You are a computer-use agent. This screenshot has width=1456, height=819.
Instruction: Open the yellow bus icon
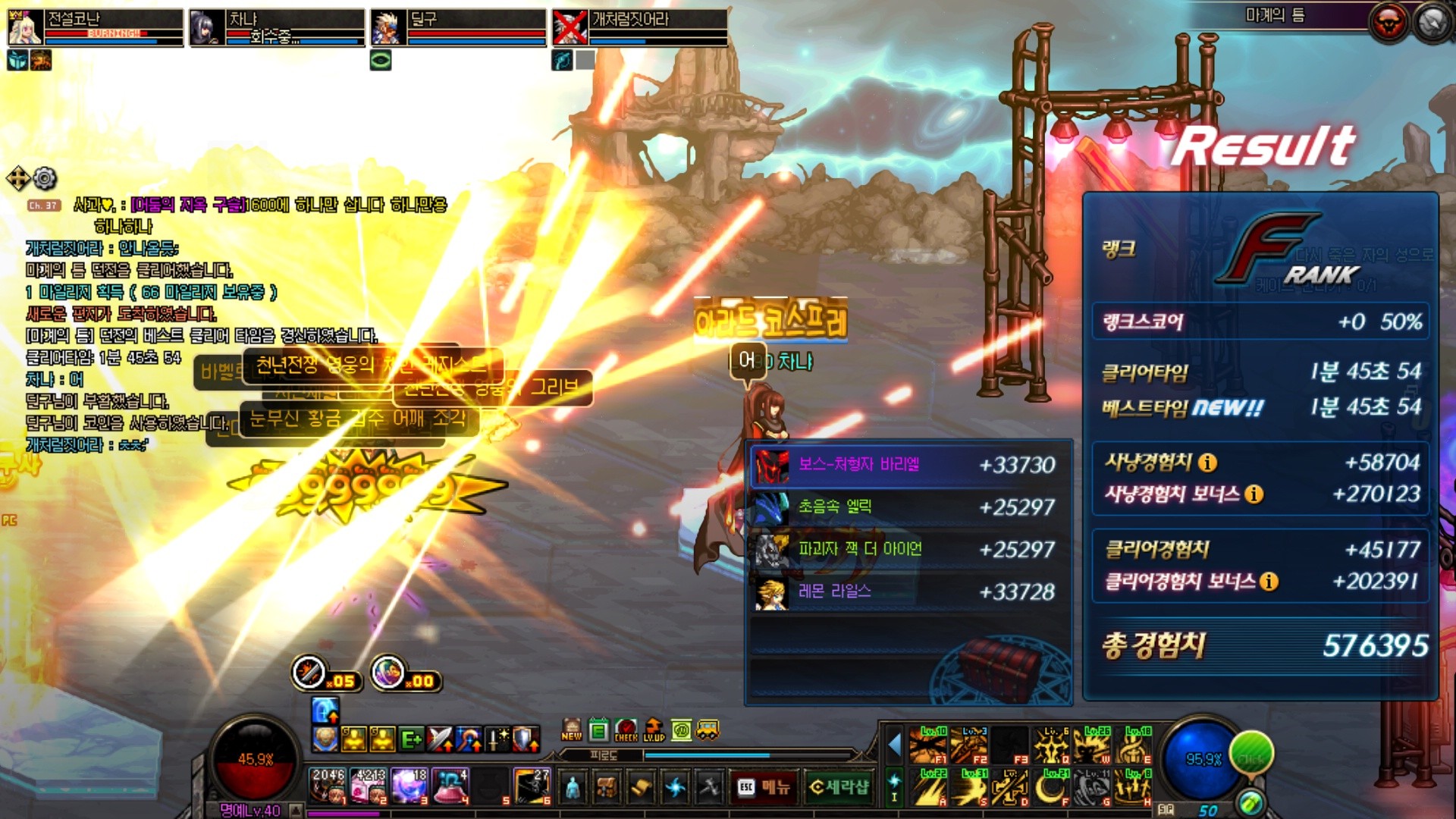708,730
